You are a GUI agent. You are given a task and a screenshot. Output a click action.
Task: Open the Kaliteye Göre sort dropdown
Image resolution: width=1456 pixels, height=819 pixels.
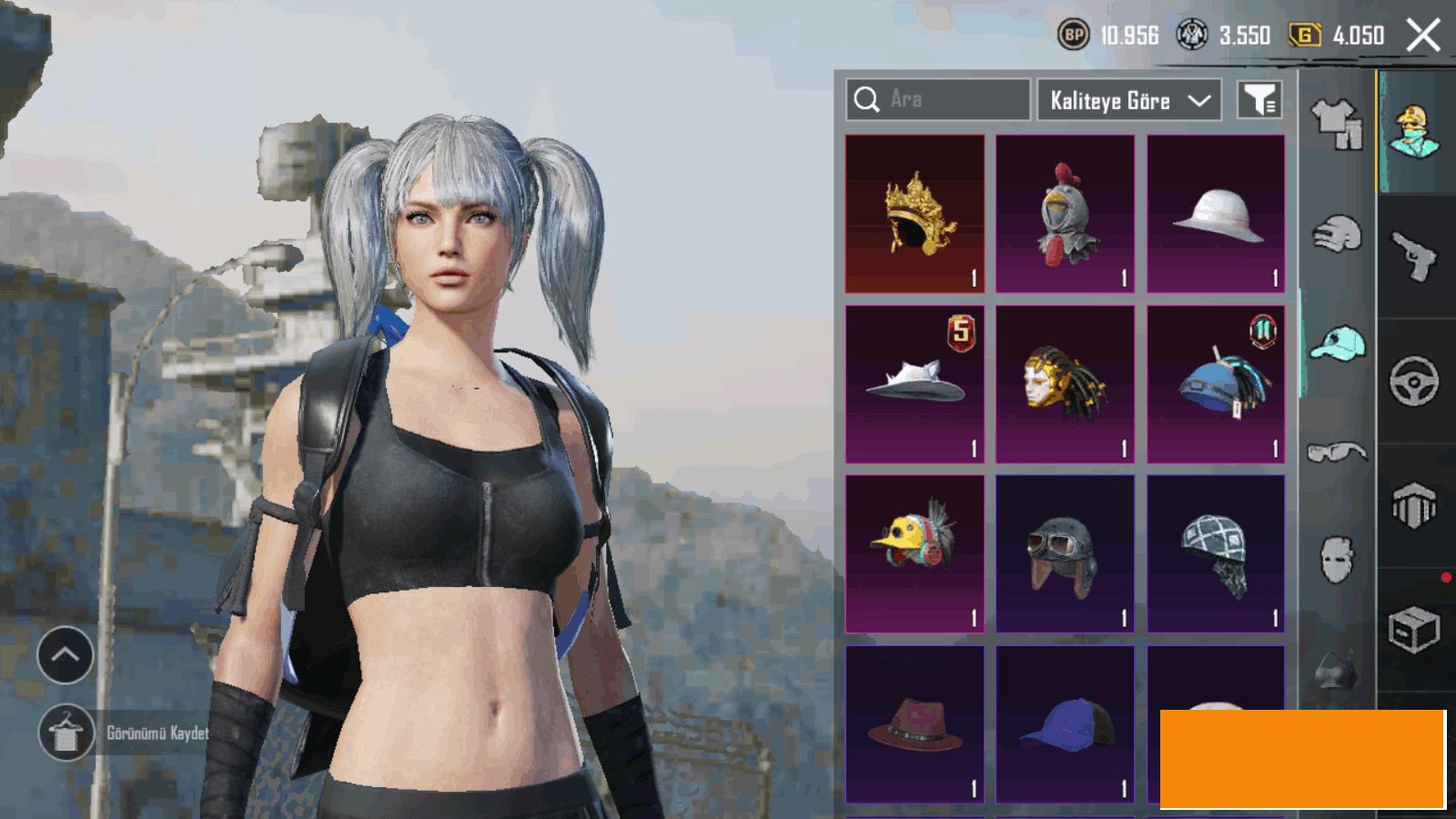click(x=1128, y=100)
